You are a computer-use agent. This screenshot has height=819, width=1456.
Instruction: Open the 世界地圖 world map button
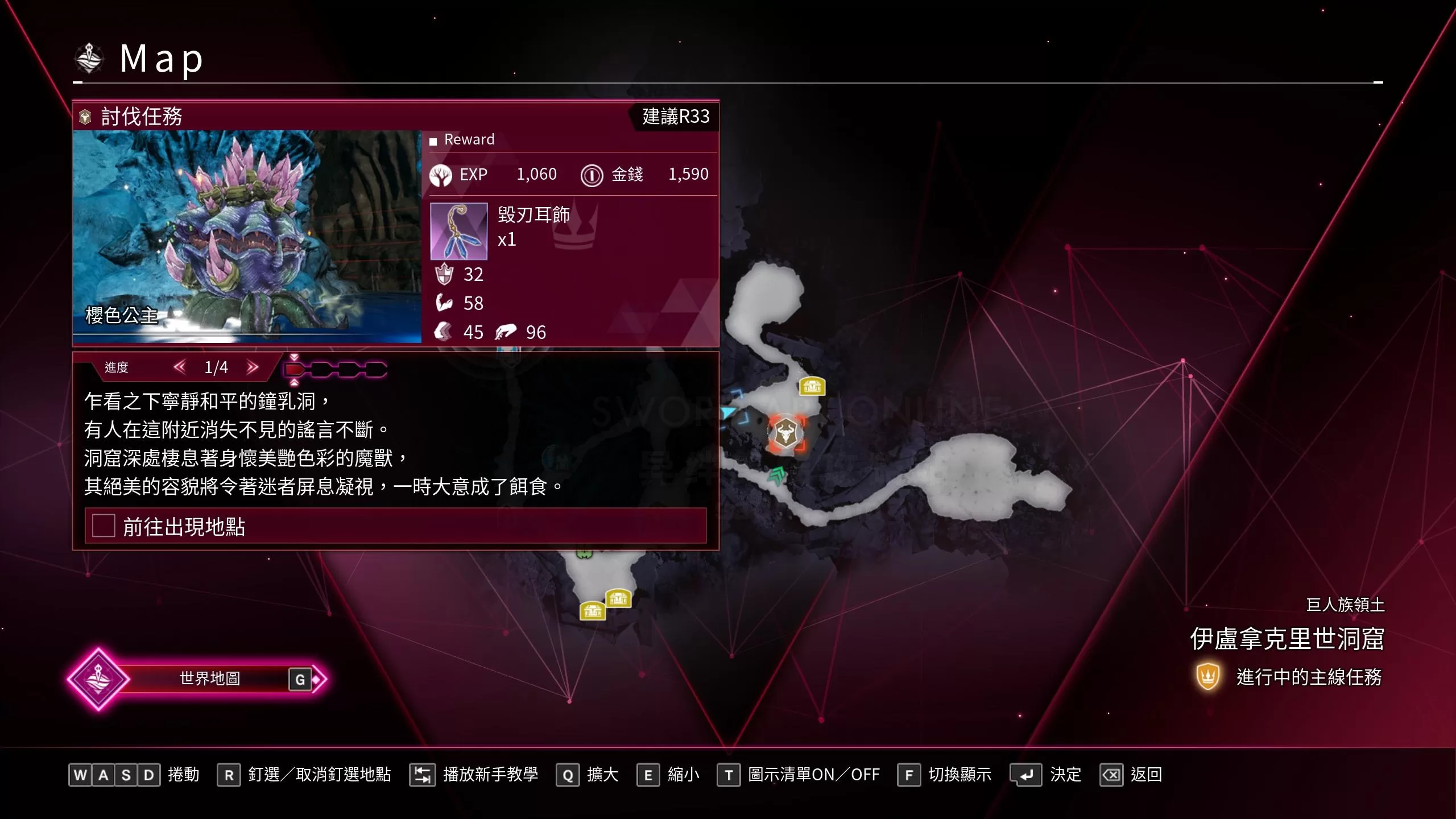[x=209, y=679]
